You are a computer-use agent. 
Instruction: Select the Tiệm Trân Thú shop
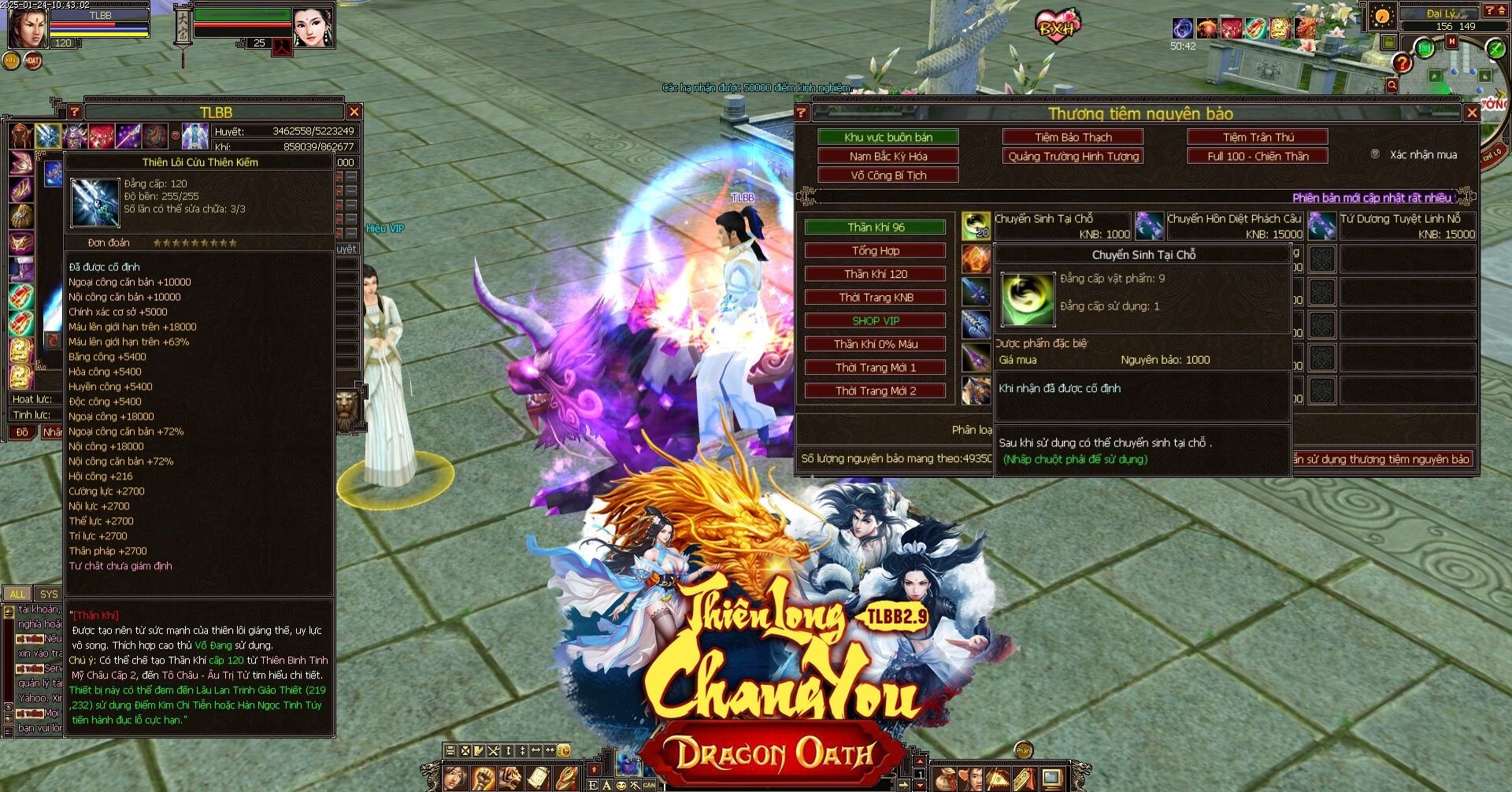1258,137
